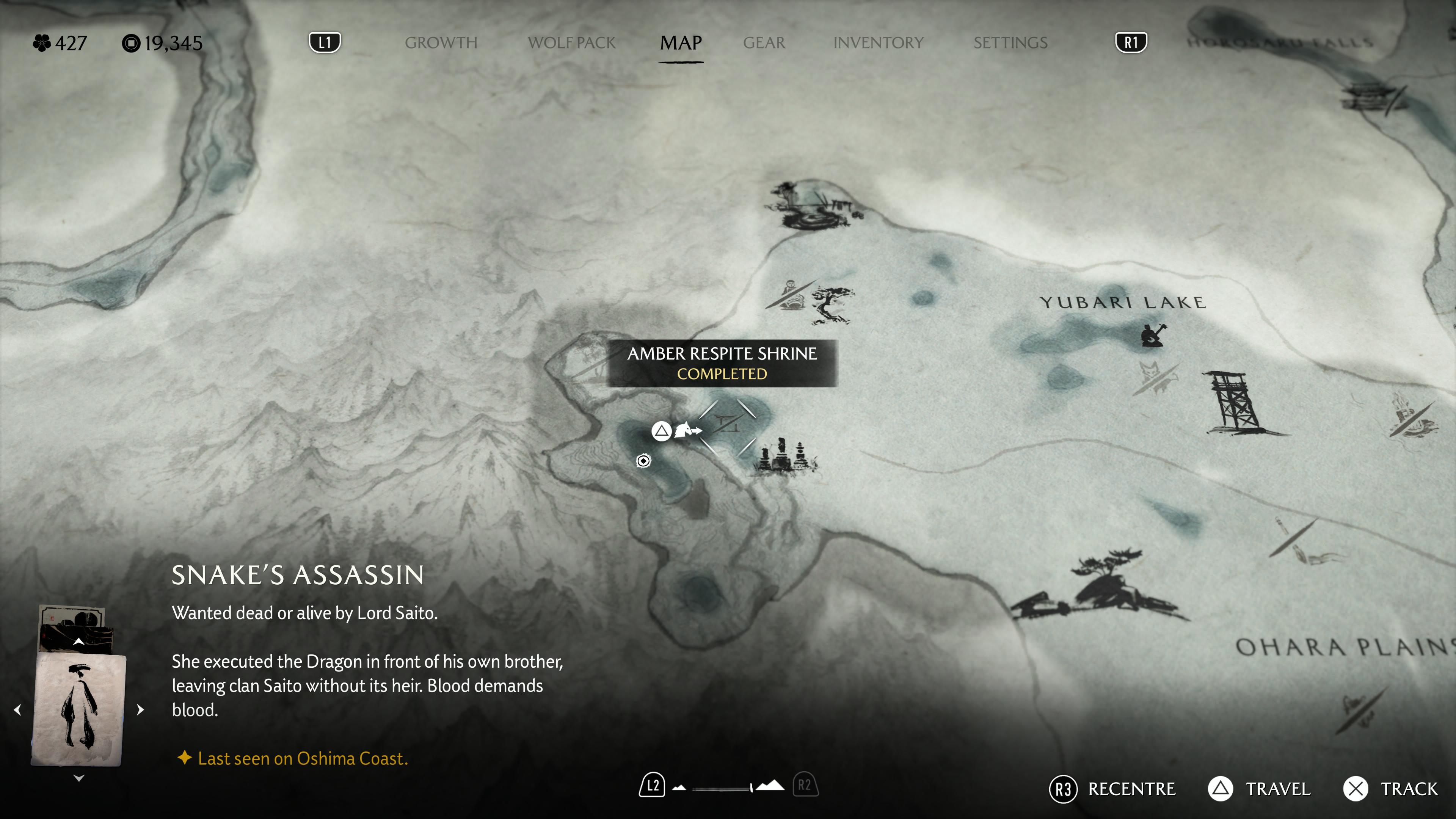Go to the Gear tab
Viewport: 1456px width, 819px height.
pyautogui.click(x=764, y=43)
